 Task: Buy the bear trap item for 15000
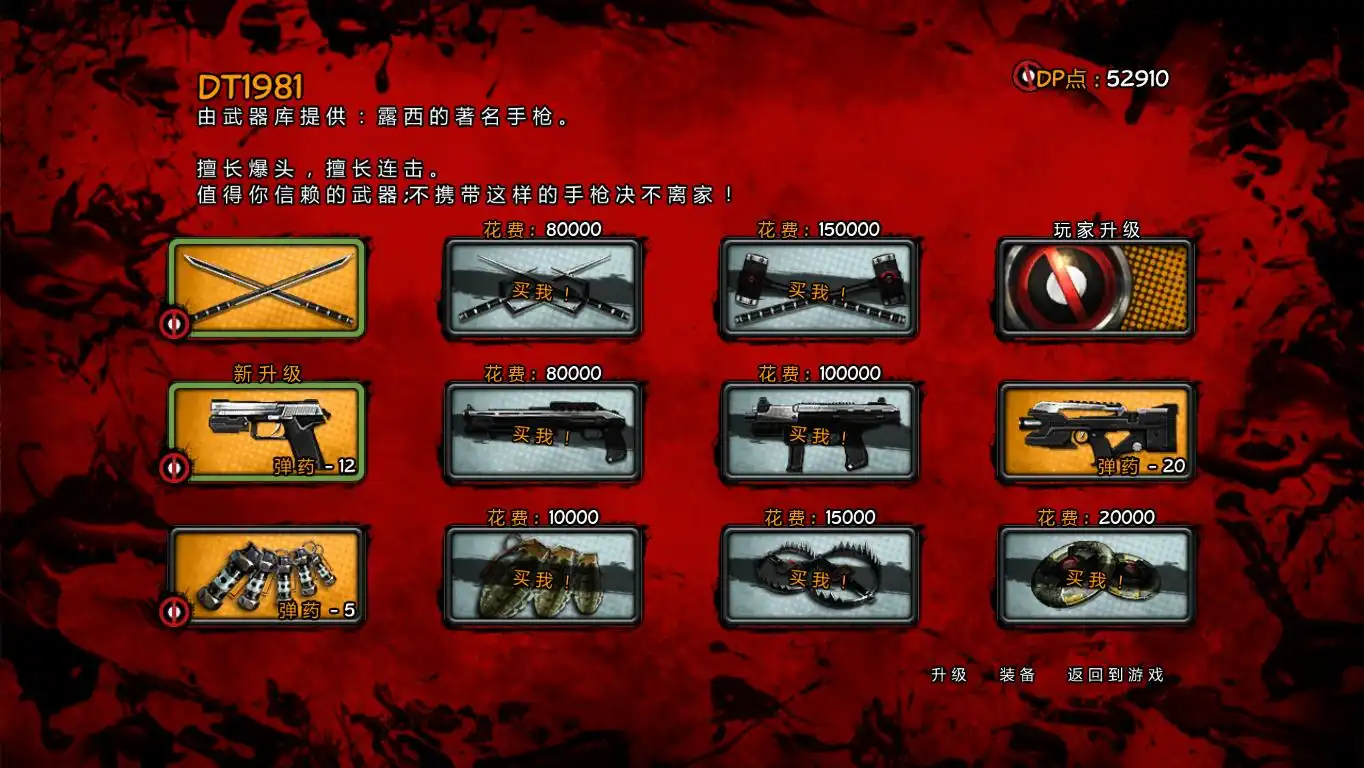pyautogui.click(x=818, y=576)
